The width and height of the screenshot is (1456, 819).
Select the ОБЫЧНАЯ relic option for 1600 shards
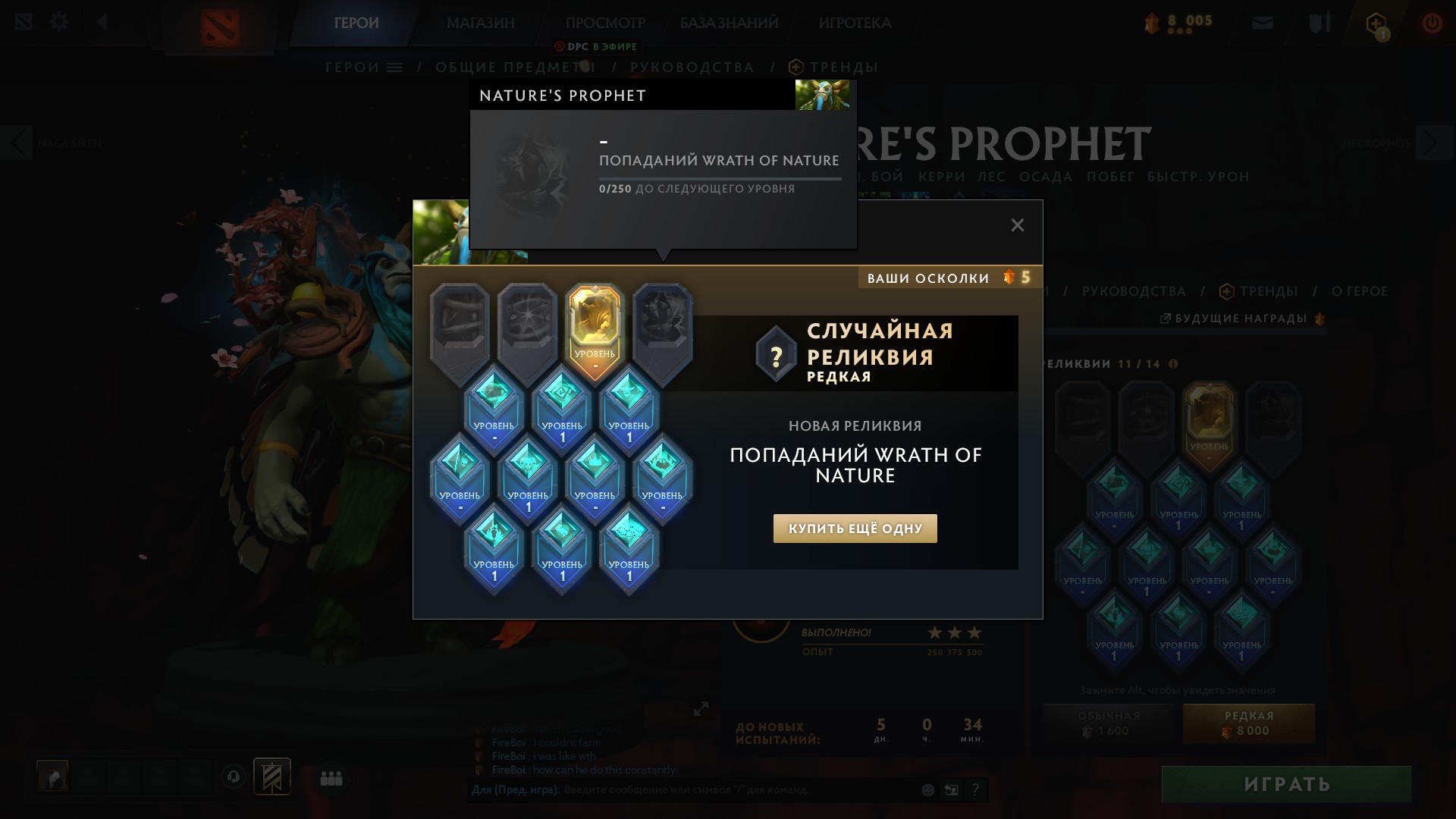pyautogui.click(x=1107, y=723)
